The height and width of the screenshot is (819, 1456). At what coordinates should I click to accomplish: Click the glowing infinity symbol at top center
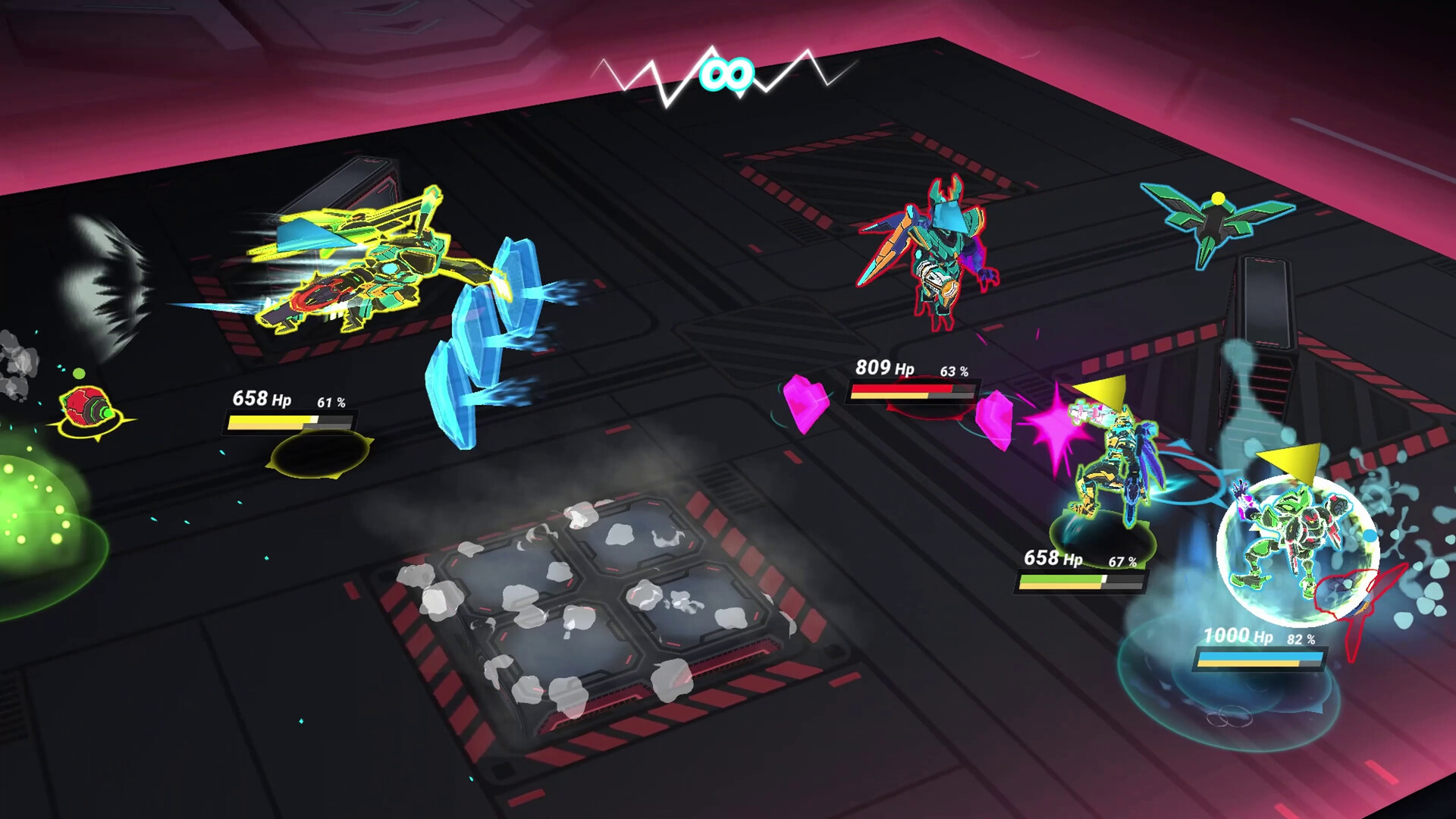tap(727, 72)
